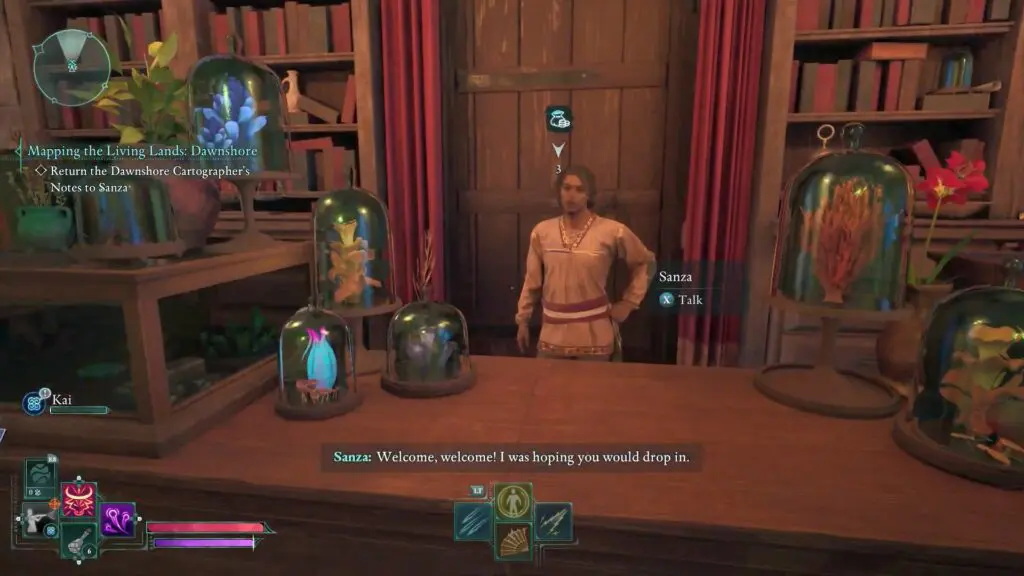Use the purple swirling wisps ability
This screenshot has width=1024, height=576.
pos(117,519)
